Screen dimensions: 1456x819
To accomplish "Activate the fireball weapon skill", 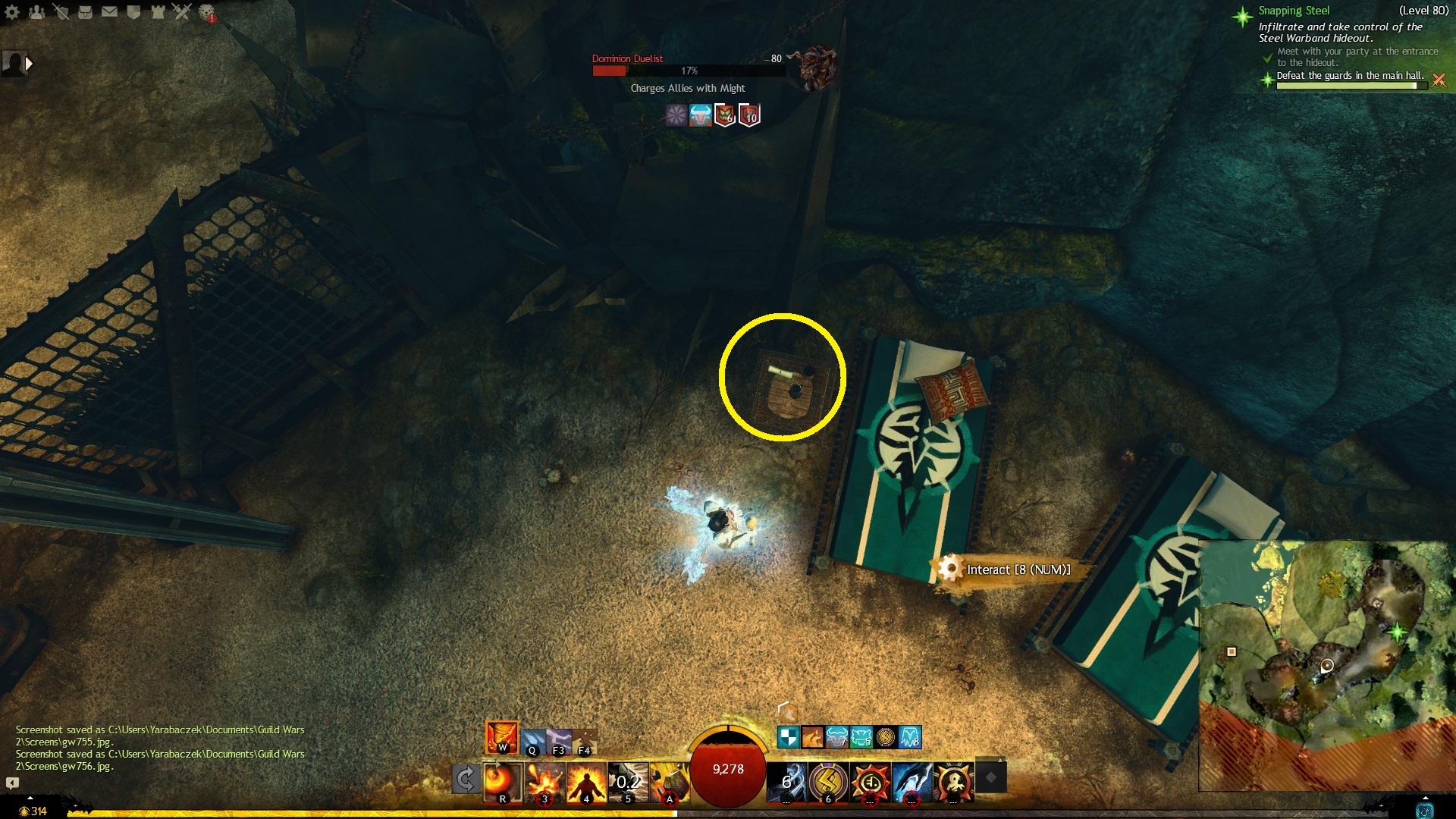I will coord(502,781).
